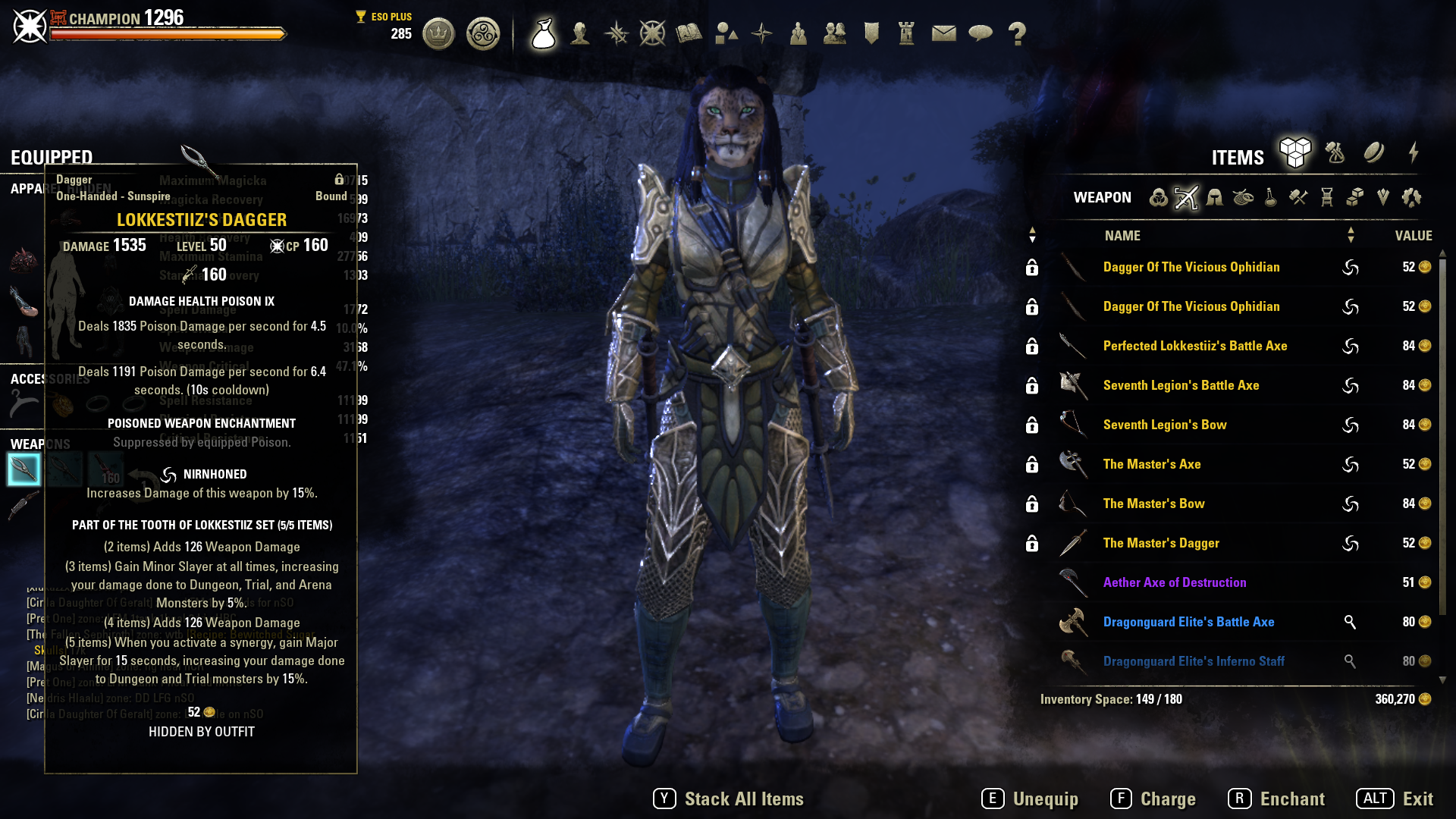Select the Craft Bag hammer icon
The image size is (1456, 819).
(1335, 152)
